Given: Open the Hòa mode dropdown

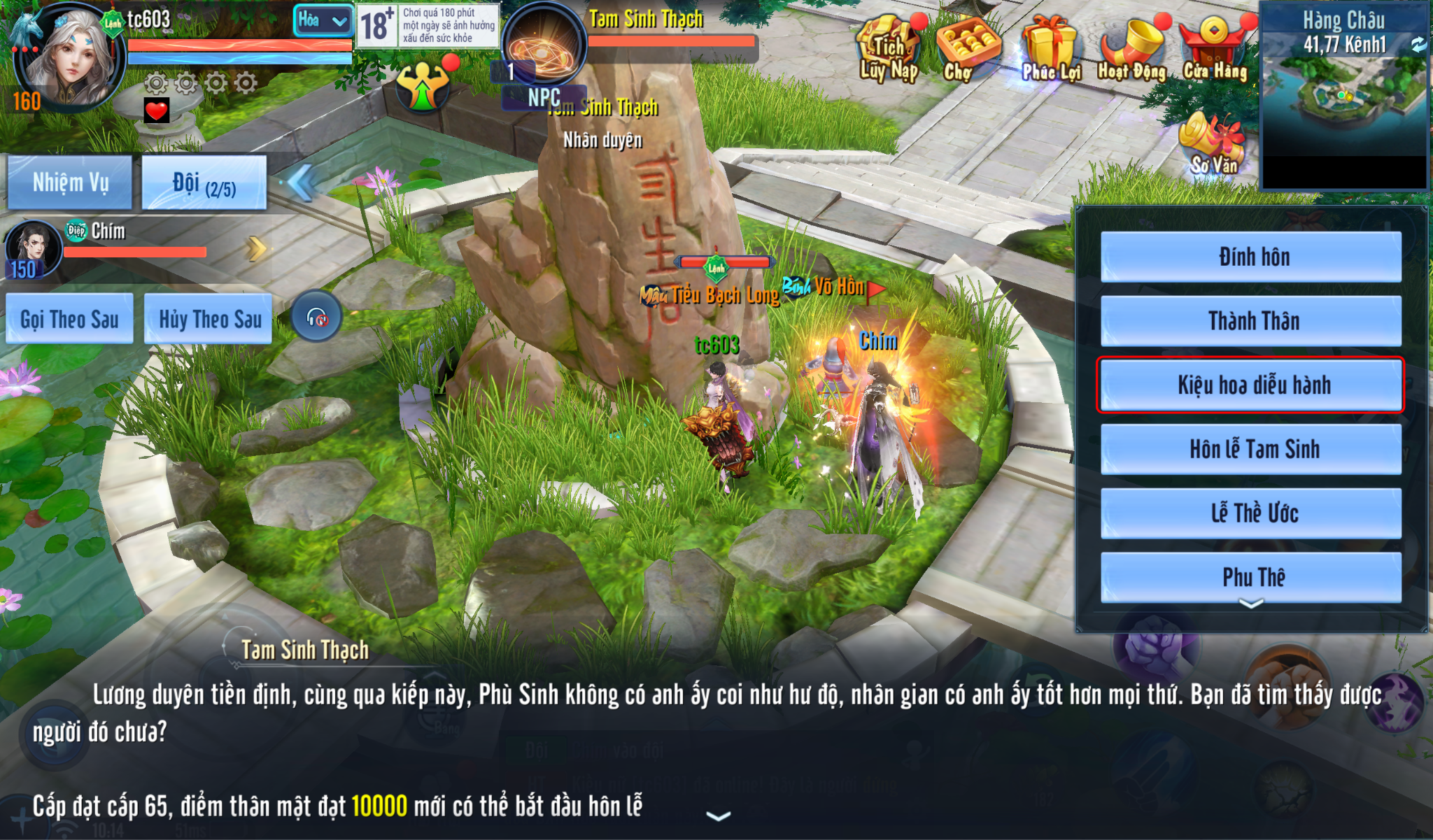Looking at the screenshot, I should [x=323, y=21].
